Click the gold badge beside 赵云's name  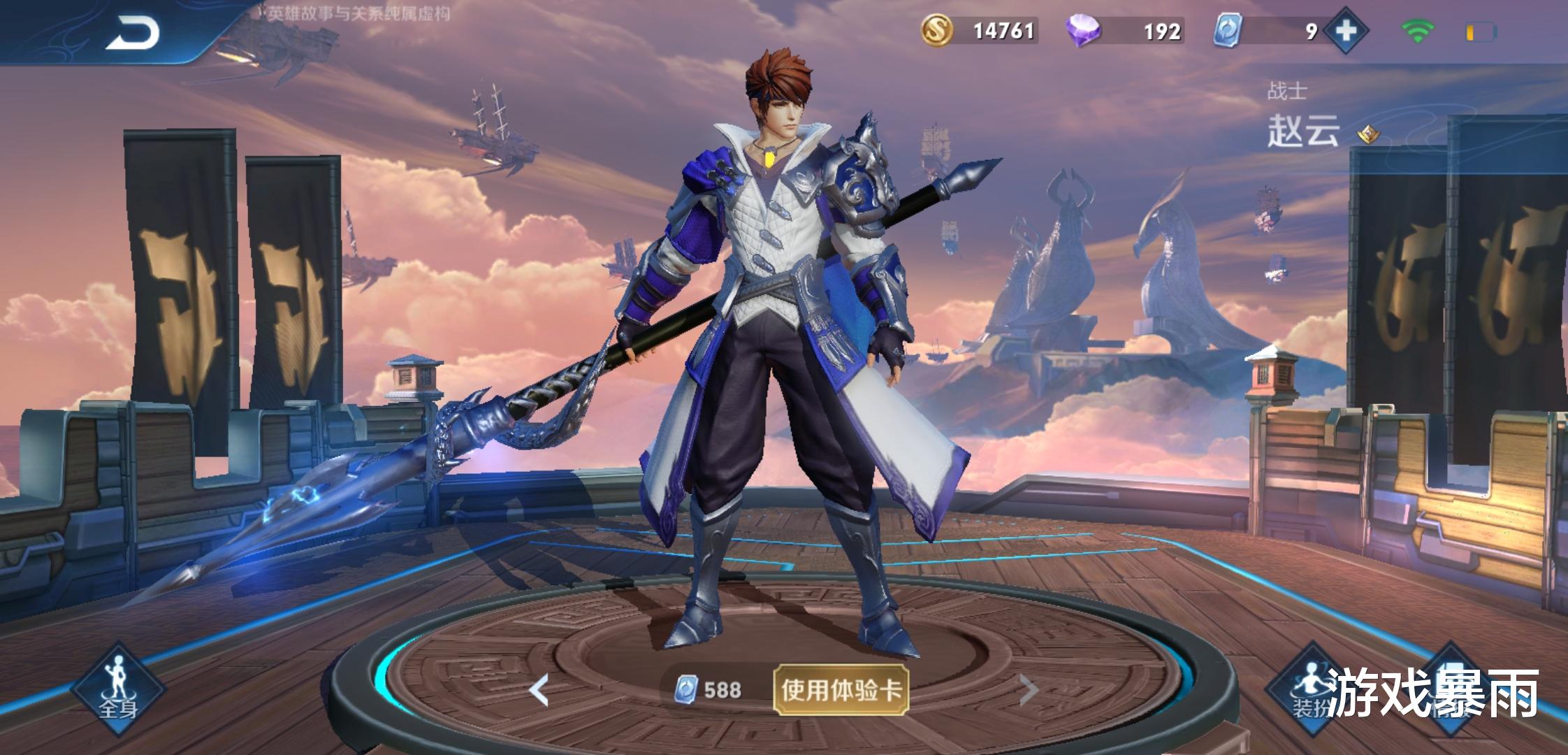[1368, 133]
